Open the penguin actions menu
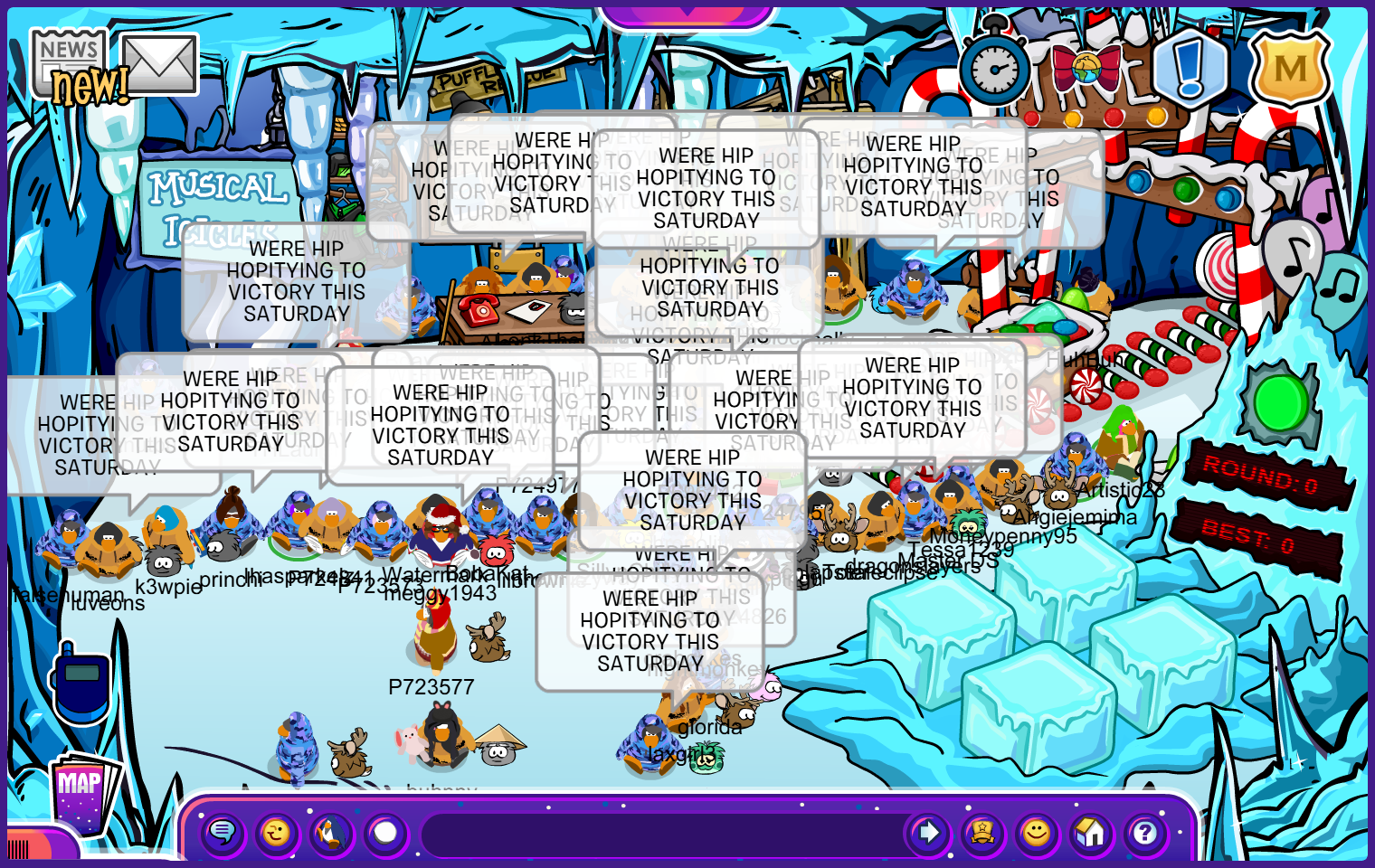Image resolution: width=1375 pixels, height=868 pixels. 331,832
